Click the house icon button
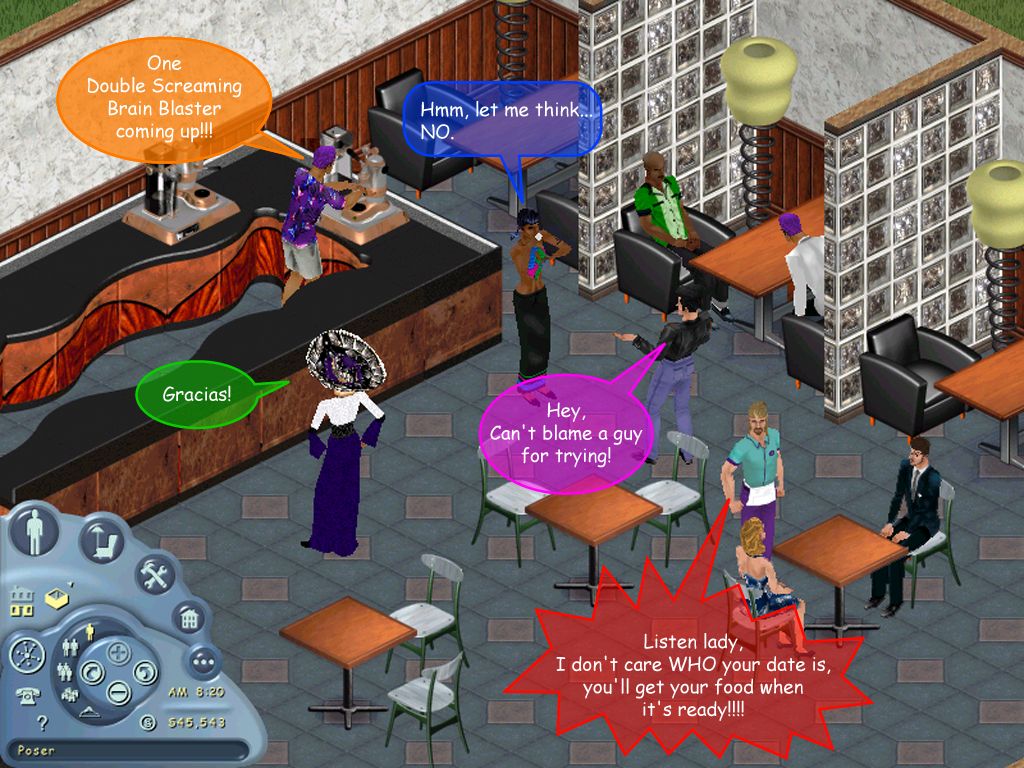The image size is (1024, 768). pyautogui.click(x=187, y=618)
